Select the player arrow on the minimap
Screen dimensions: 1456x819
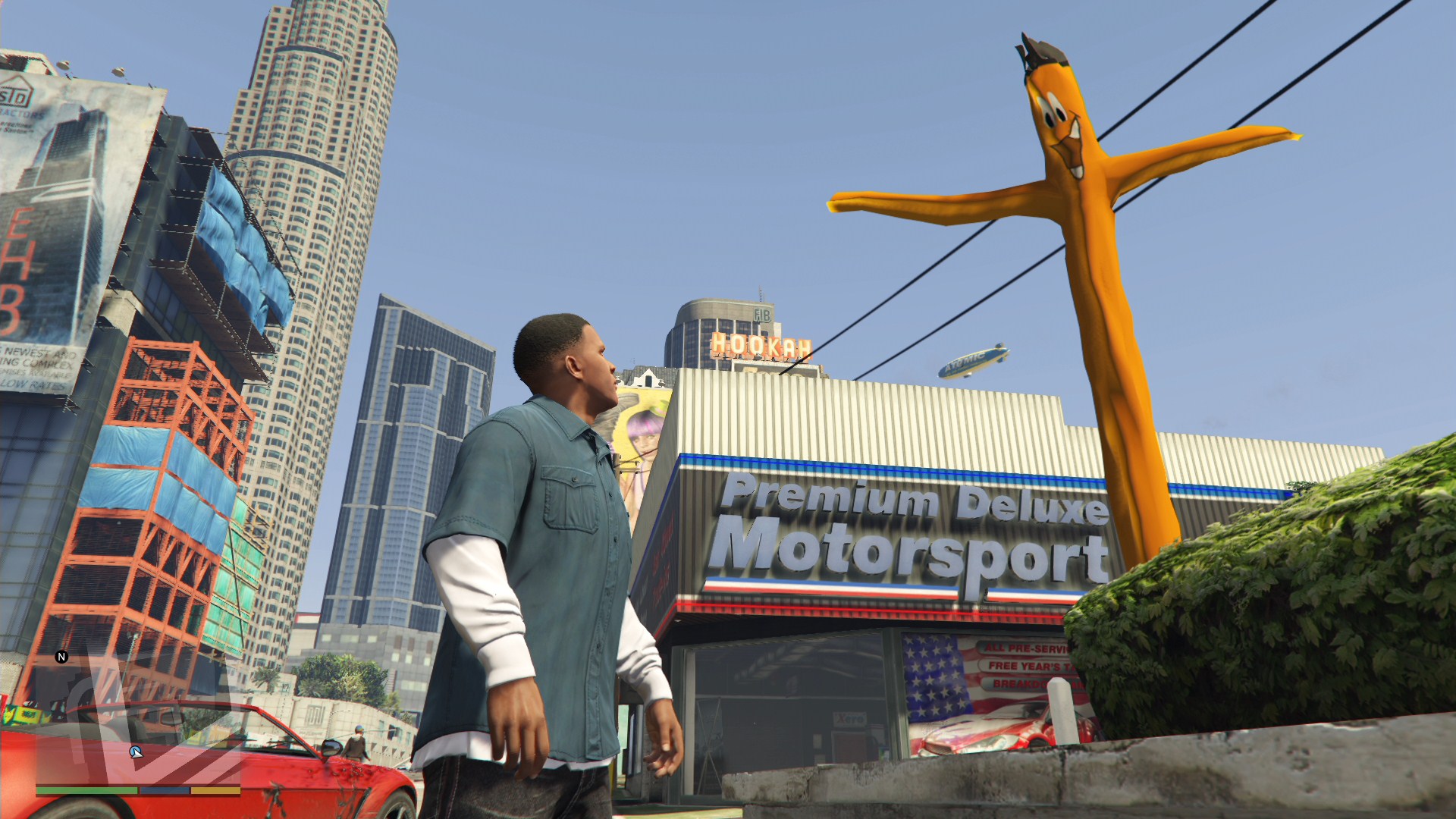[x=136, y=752]
